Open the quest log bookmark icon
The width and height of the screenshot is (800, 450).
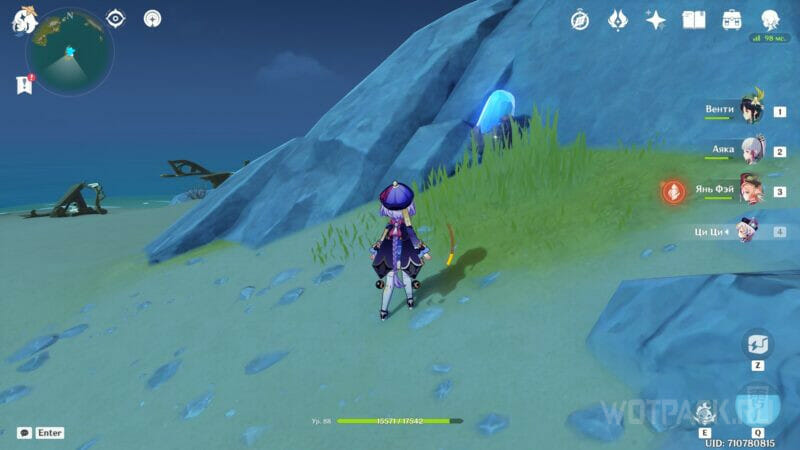[x=25, y=85]
